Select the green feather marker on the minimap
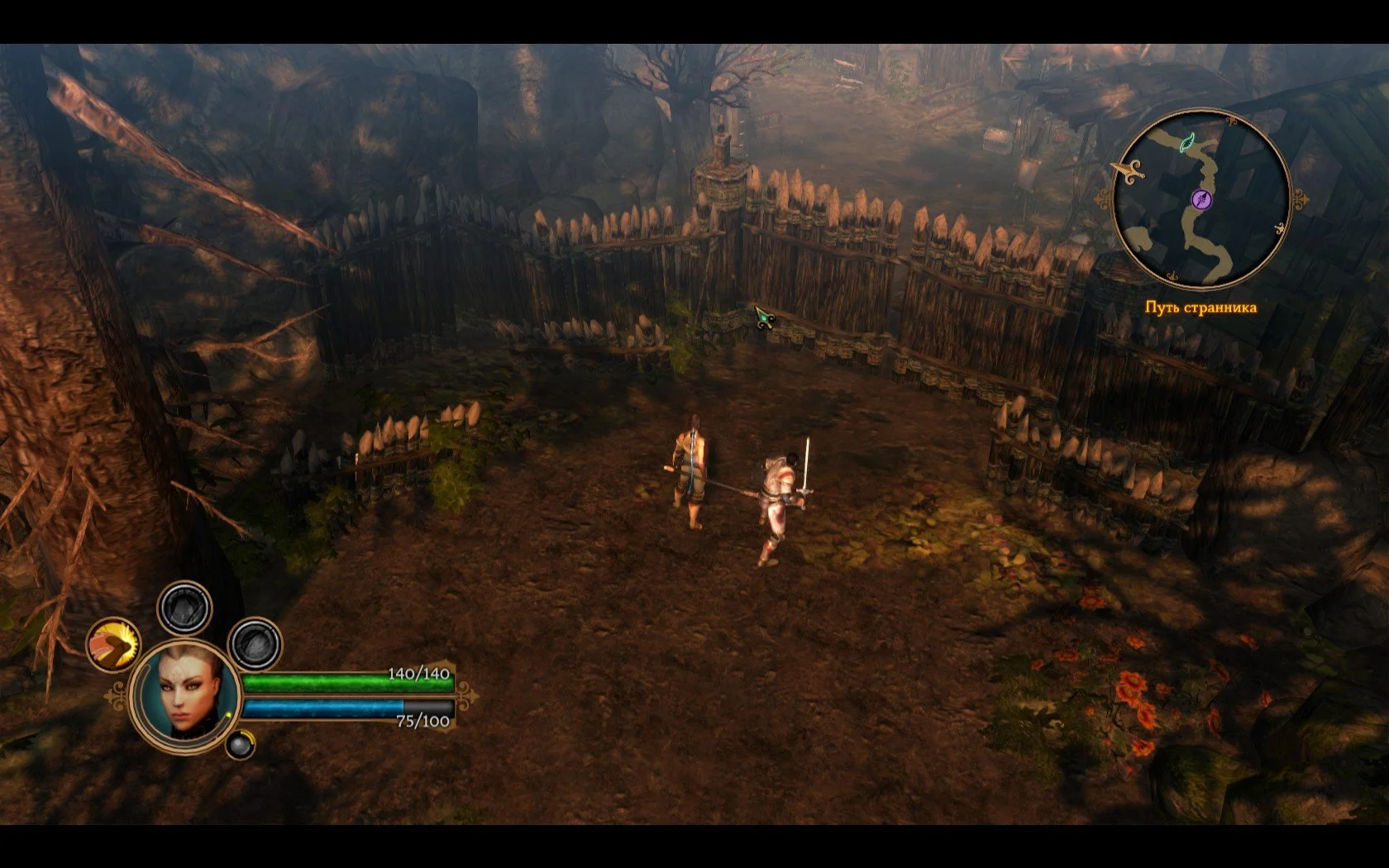Image resolution: width=1389 pixels, height=868 pixels. click(x=1187, y=143)
